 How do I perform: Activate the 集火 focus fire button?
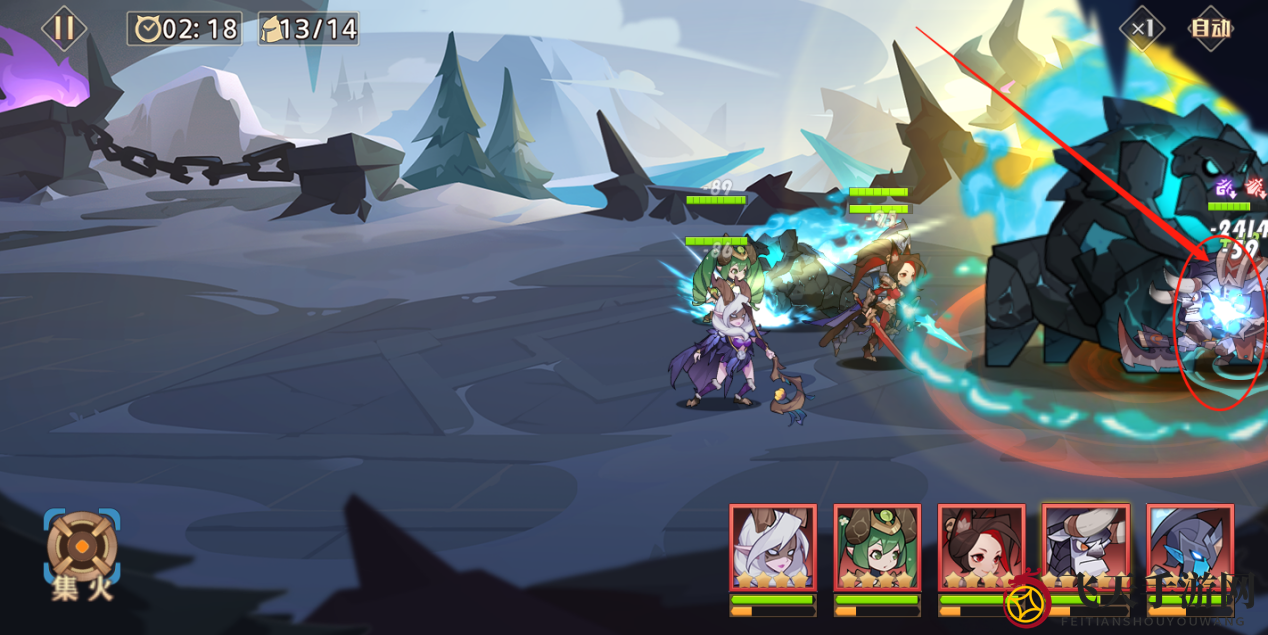81,553
